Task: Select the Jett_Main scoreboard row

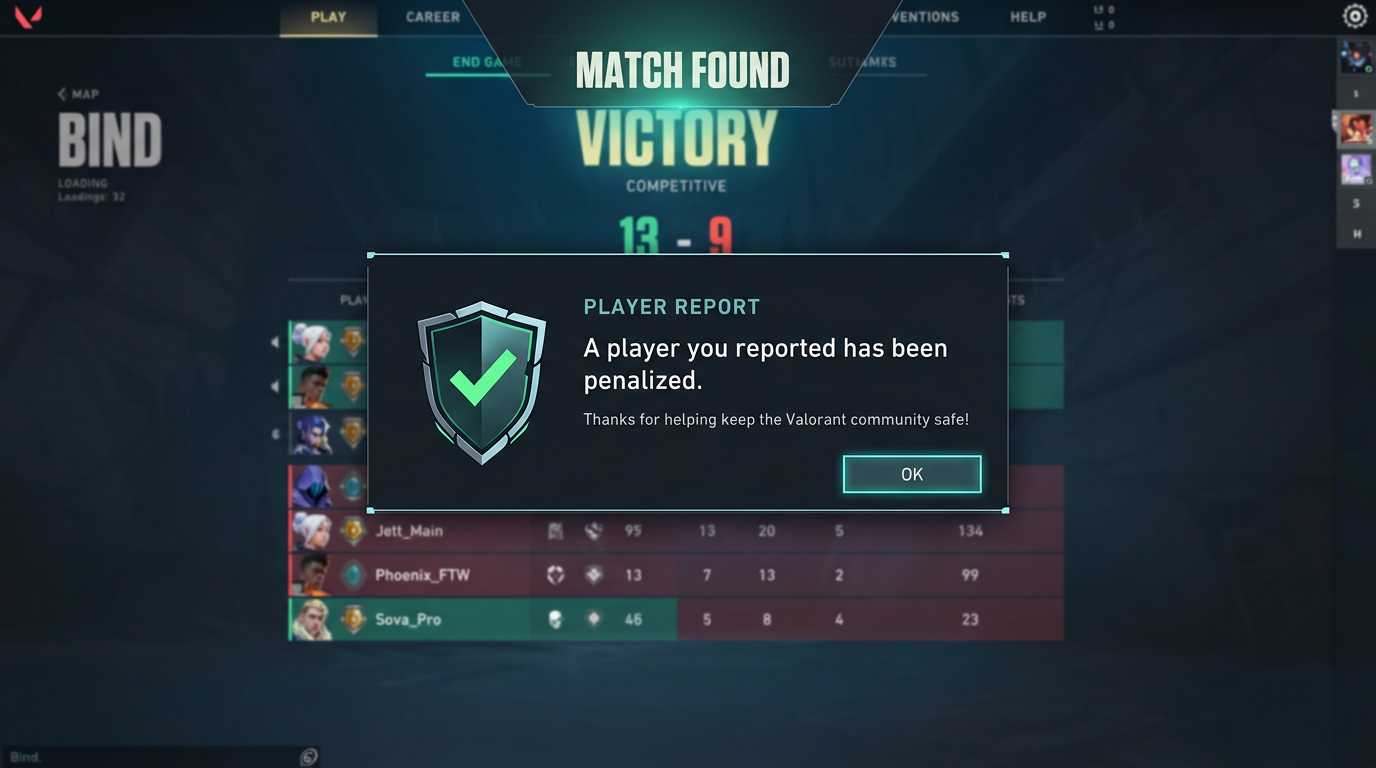Action: tap(408, 531)
